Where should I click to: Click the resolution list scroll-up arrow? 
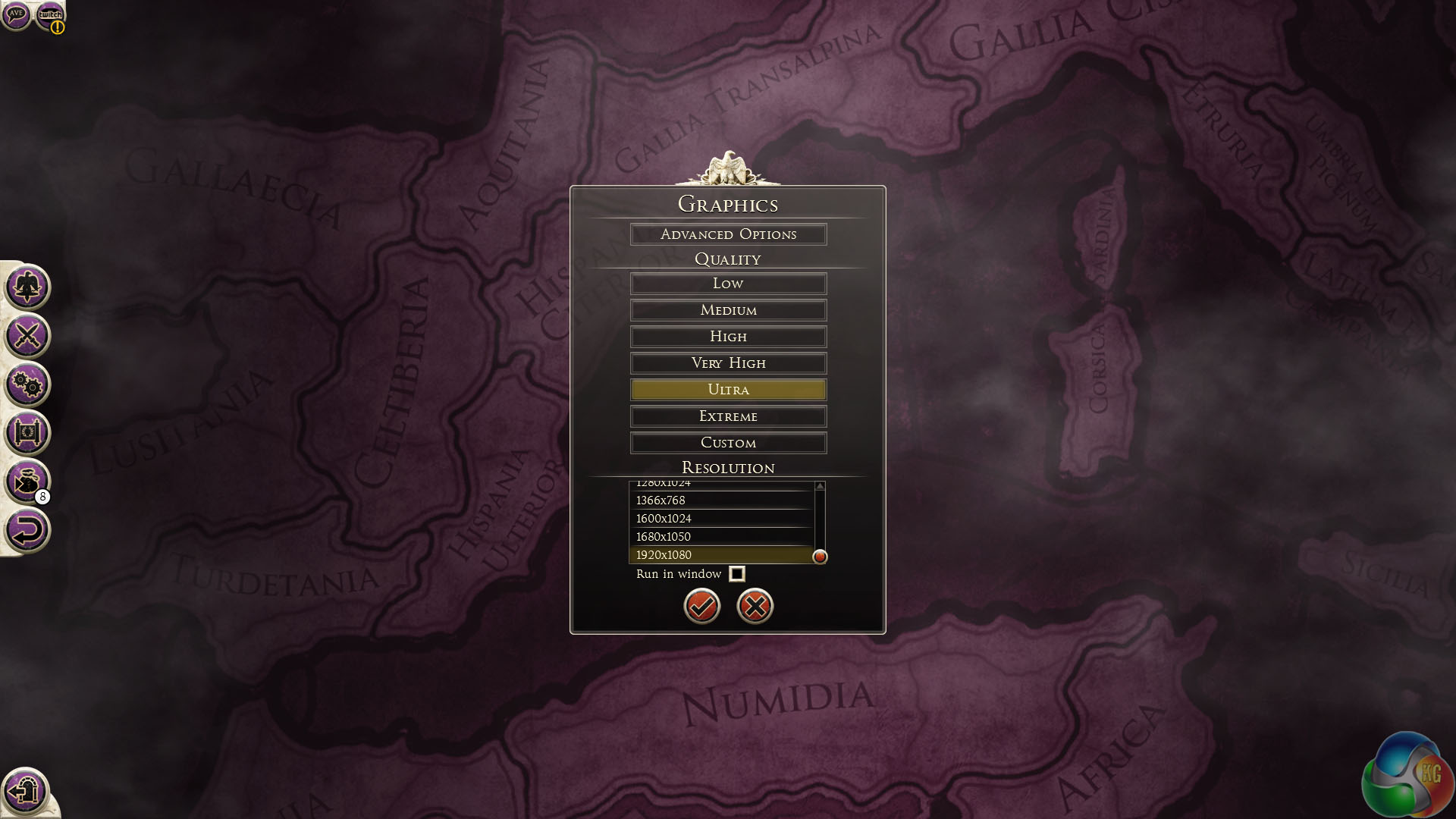(x=820, y=486)
